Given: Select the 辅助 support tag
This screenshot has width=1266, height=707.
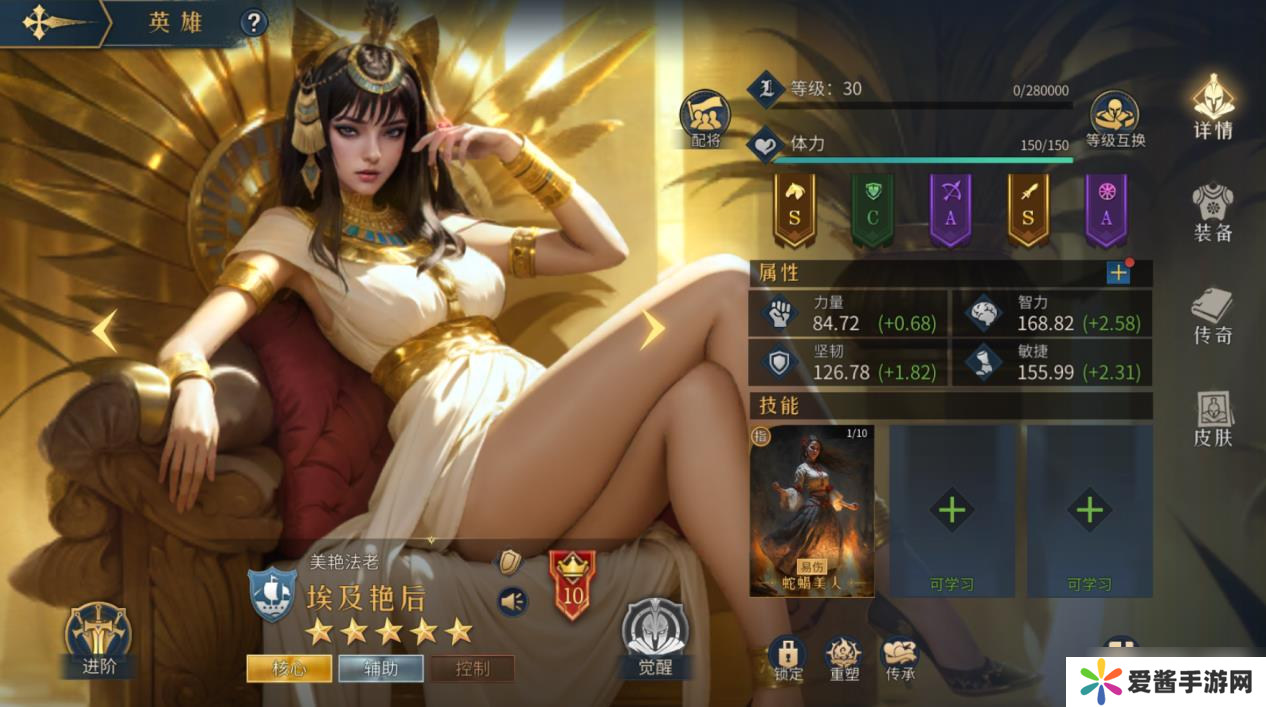Looking at the screenshot, I should click(x=381, y=668).
